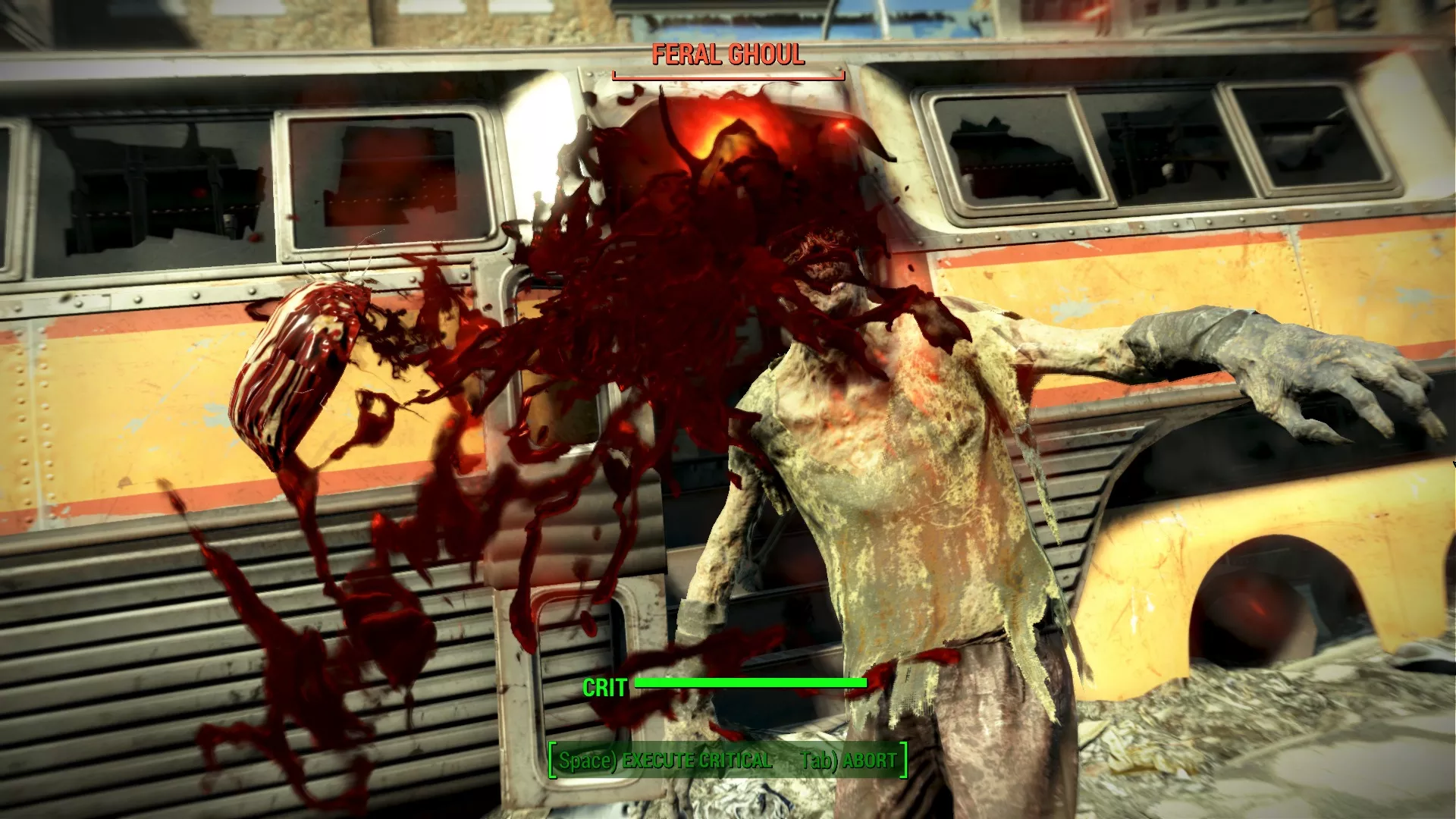The width and height of the screenshot is (1456, 819).
Task: Click the ghoul's enemy health bar
Action: 727,74
